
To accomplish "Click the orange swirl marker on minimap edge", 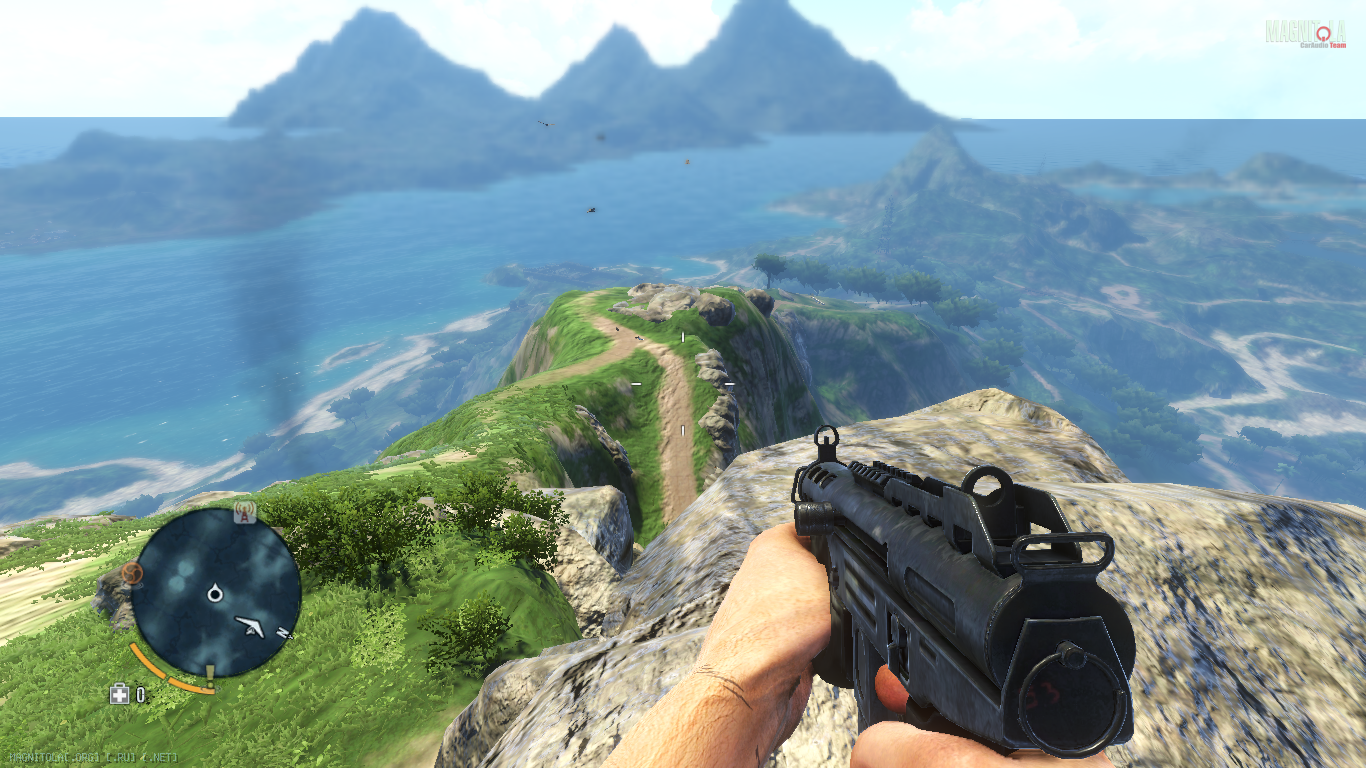I will tap(131, 573).
